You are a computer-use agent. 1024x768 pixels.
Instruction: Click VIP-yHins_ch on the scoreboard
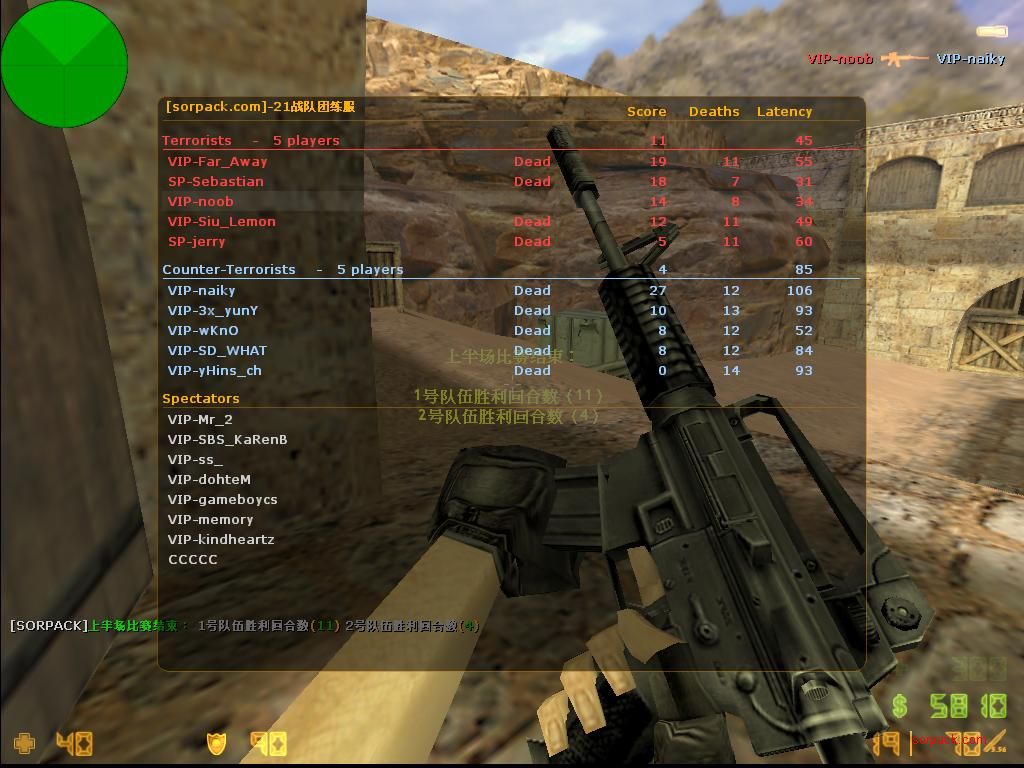pos(214,370)
